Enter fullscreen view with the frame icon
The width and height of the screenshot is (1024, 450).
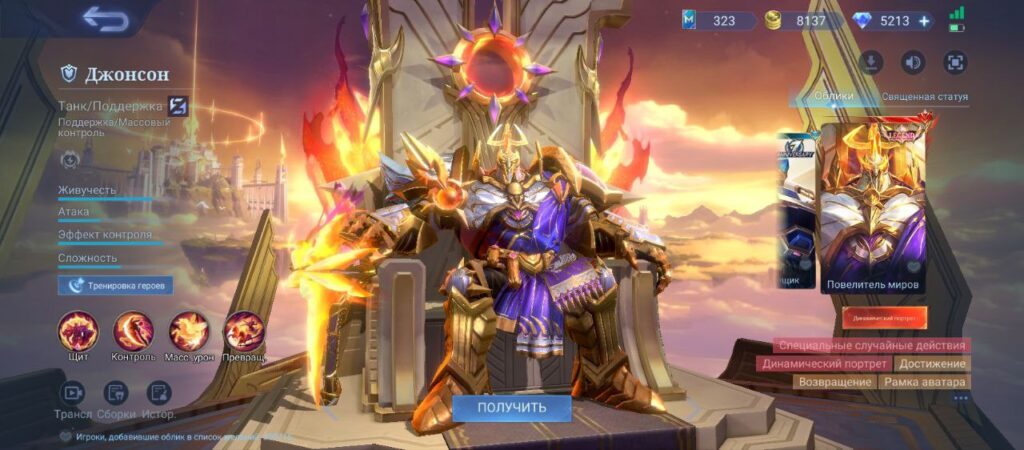955,62
